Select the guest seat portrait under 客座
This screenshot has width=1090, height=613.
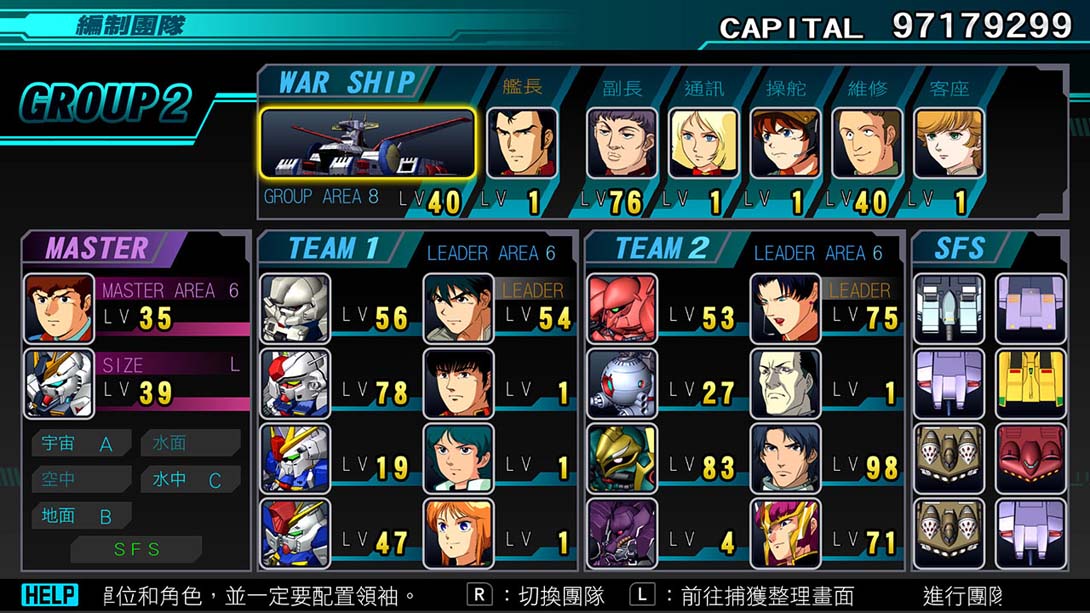948,143
